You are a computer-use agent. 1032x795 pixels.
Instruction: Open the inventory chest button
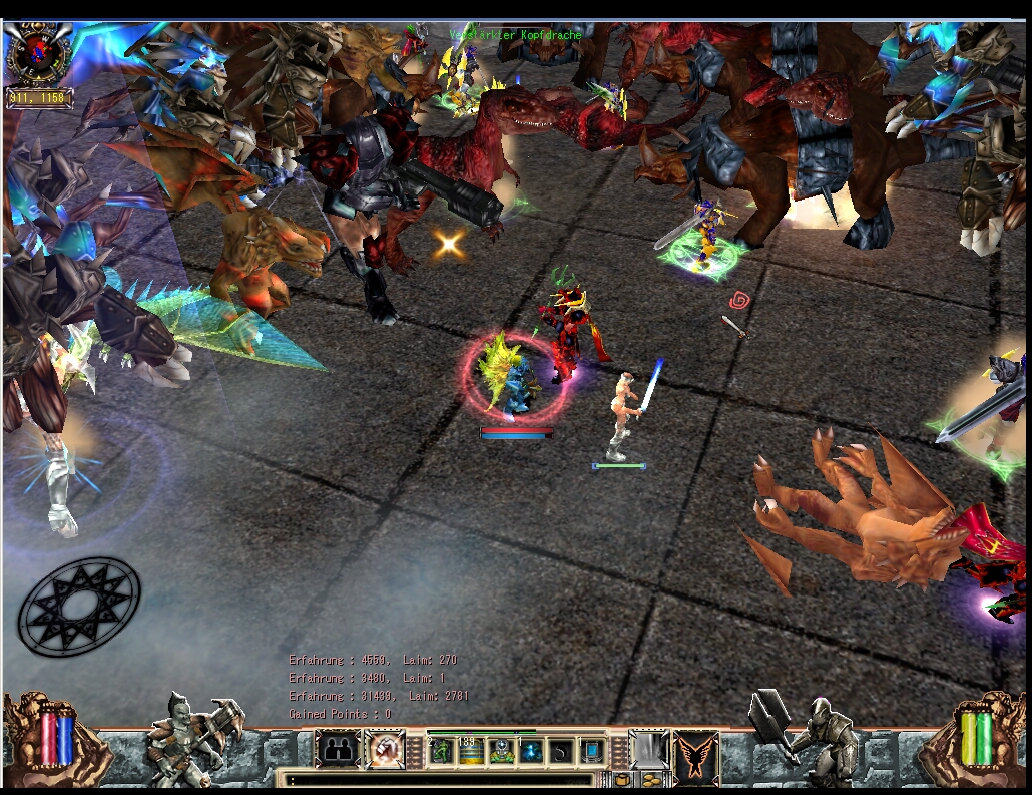pyautogui.click(x=622, y=780)
